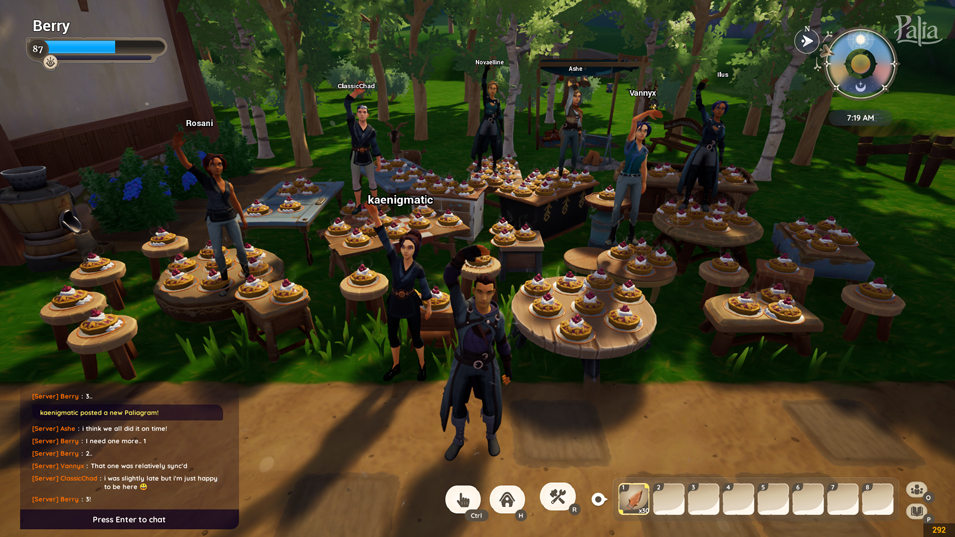The height and width of the screenshot is (537, 955).
Task: Activate the pointing hand cursor button
Action: 463,499
